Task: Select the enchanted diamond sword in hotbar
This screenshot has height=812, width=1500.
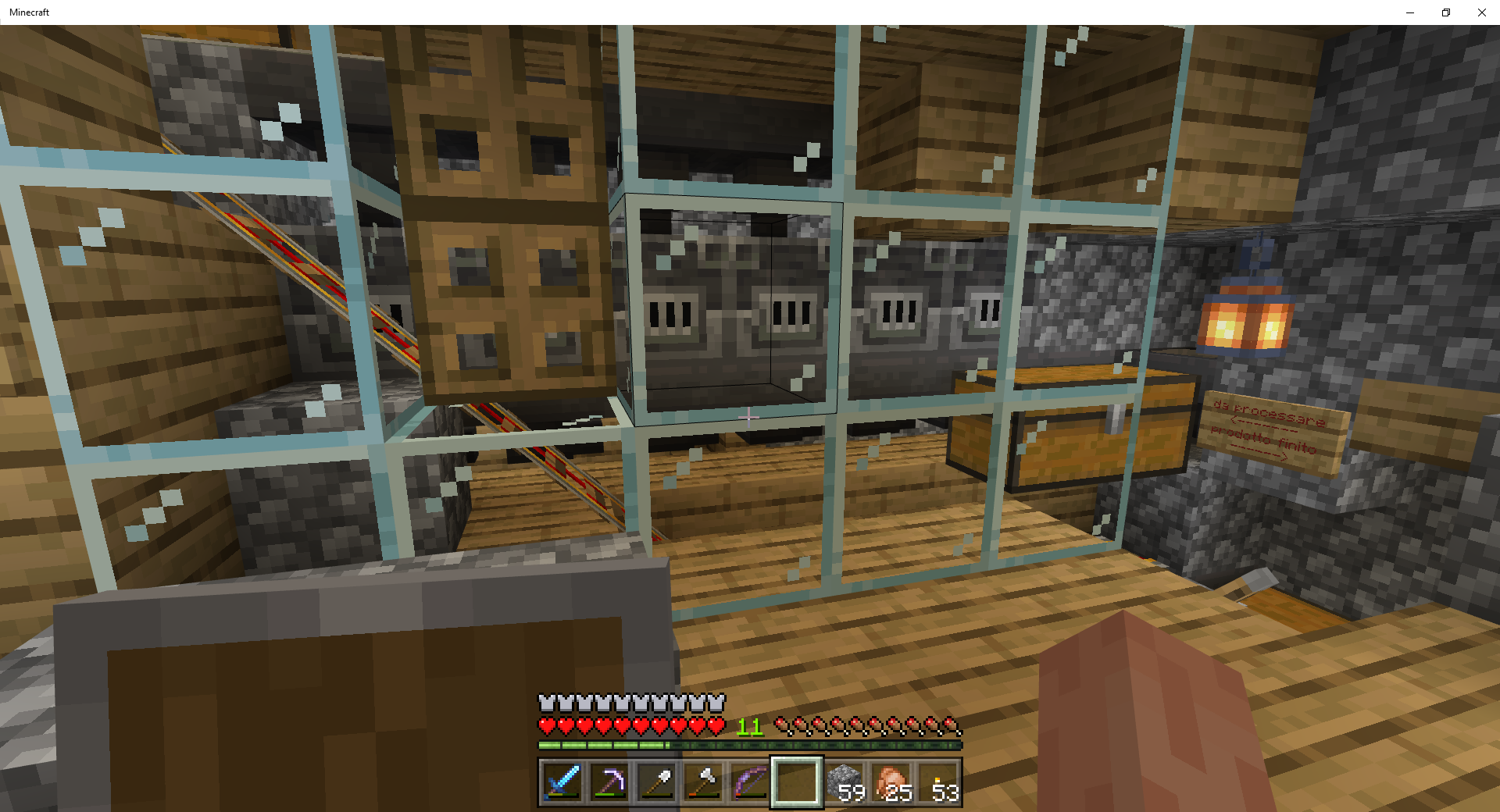Action: [x=562, y=782]
